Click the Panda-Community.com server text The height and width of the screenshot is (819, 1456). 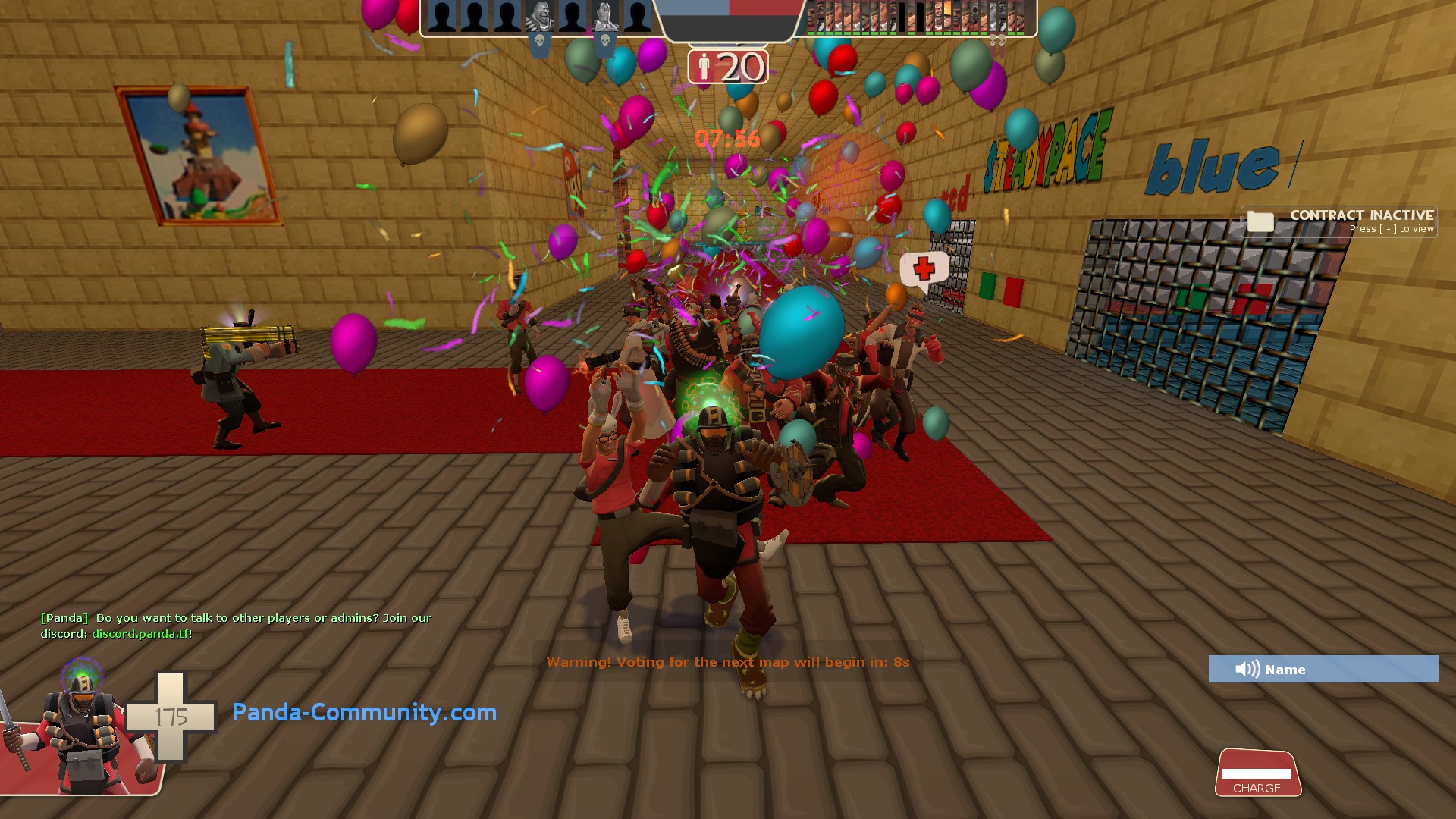tap(364, 712)
